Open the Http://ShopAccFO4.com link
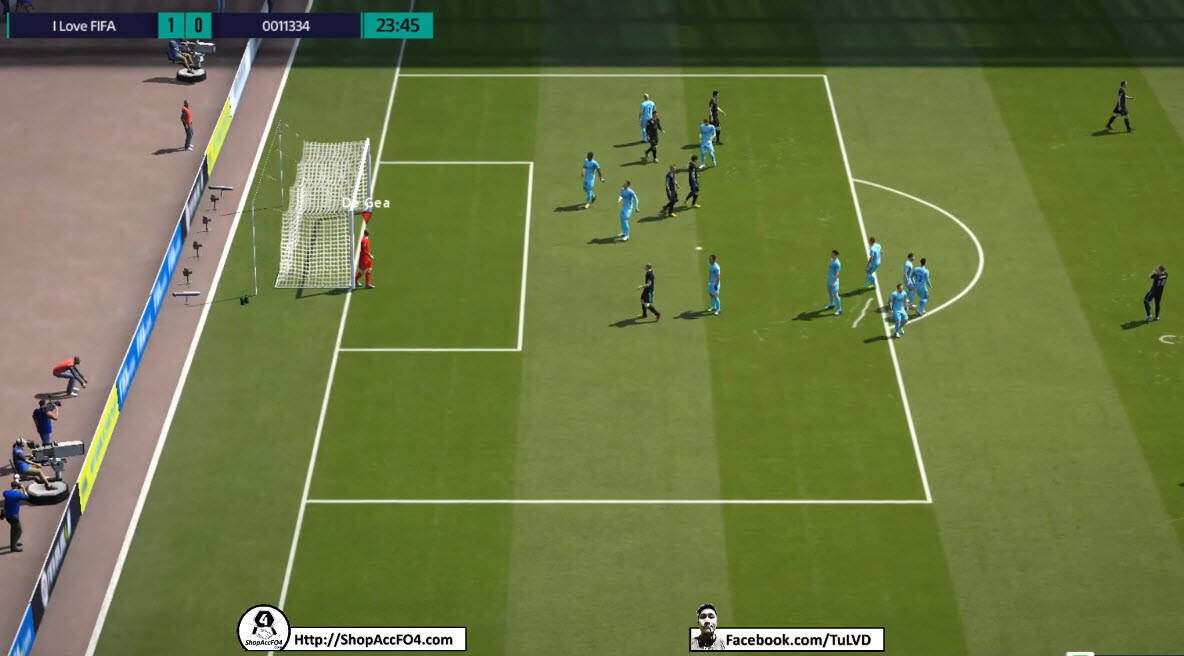1184x656 pixels. (x=377, y=640)
